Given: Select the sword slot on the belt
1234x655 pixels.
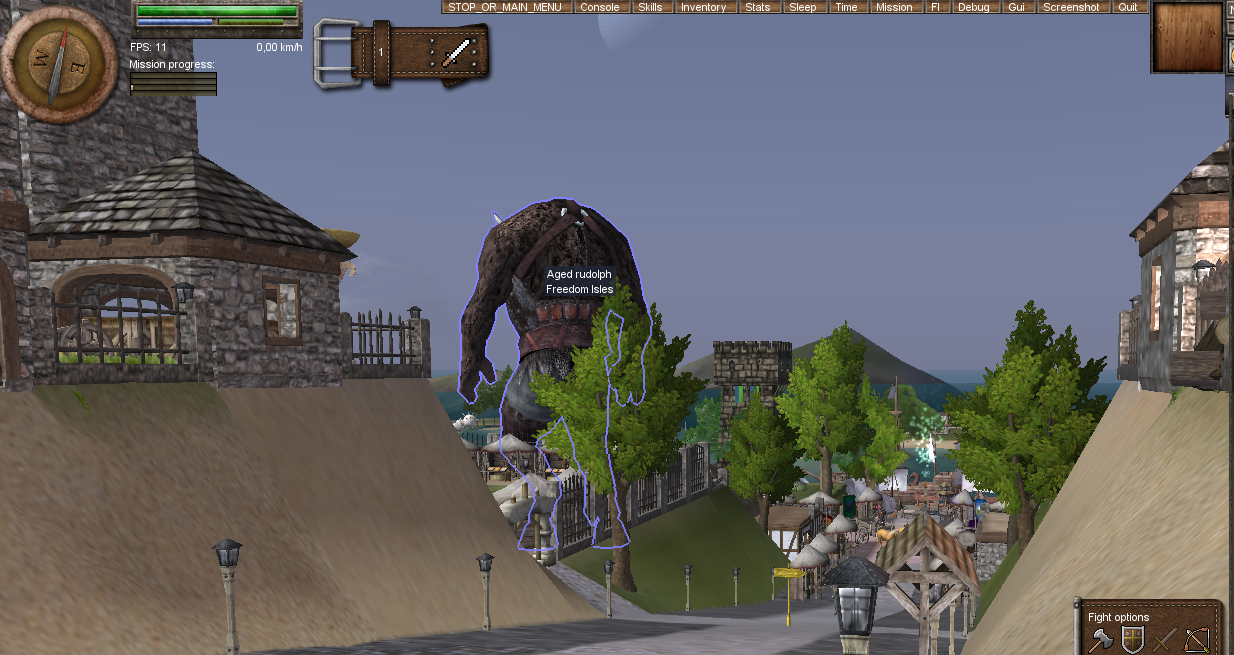Looking at the screenshot, I should [x=457, y=51].
